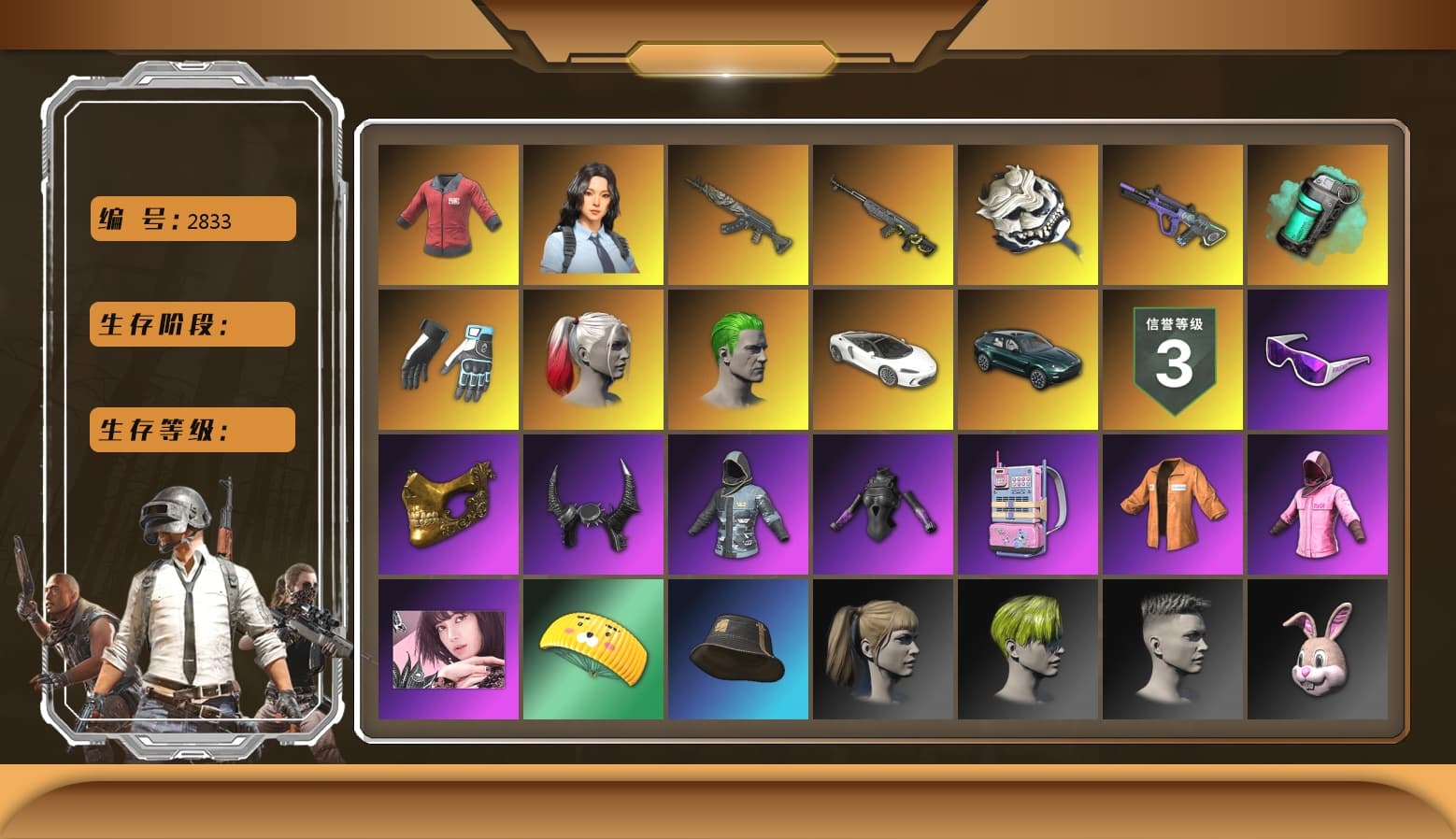Select the pink radio backpack item

click(x=1027, y=505)
